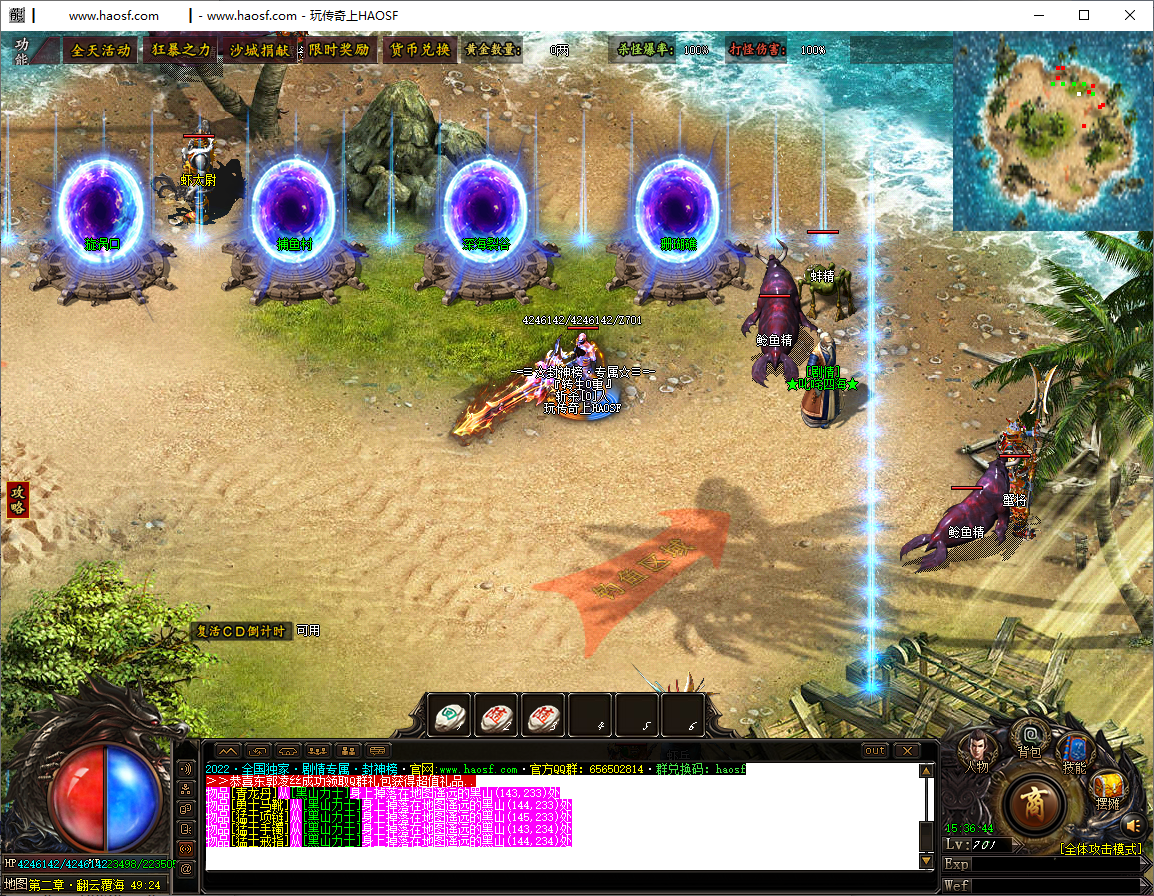Click the island minimap
Screen dimensions: 1154x896
point(1050,130)
